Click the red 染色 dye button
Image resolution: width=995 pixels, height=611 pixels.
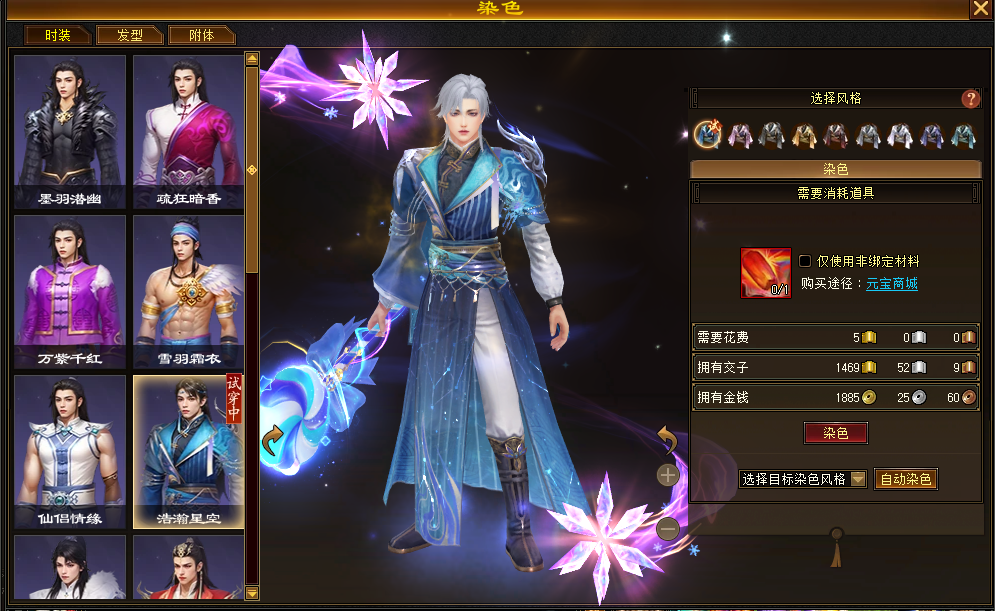(836, 433)
